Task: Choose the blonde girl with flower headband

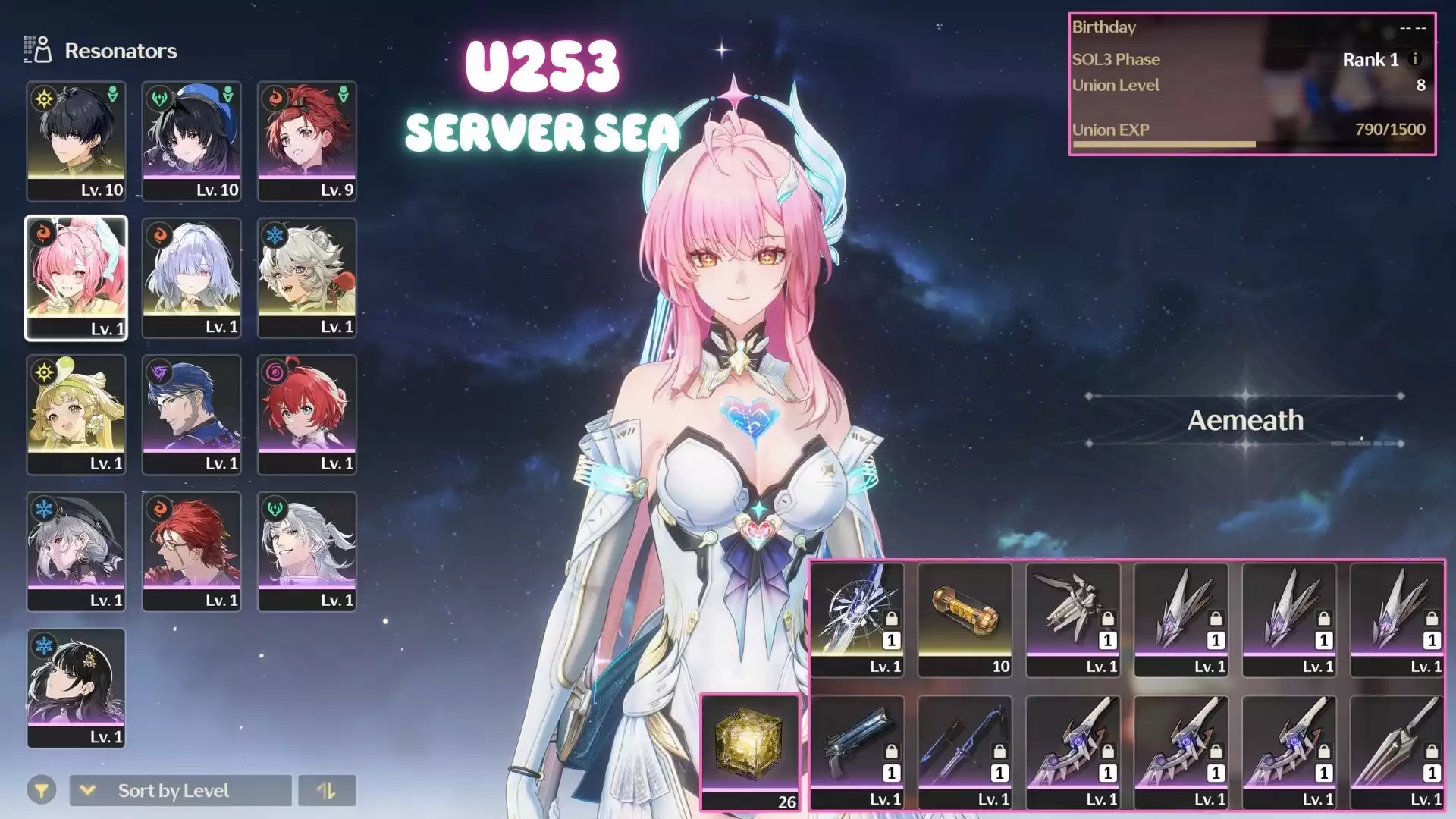Action: pyautogui.click(x=76, y=414)
